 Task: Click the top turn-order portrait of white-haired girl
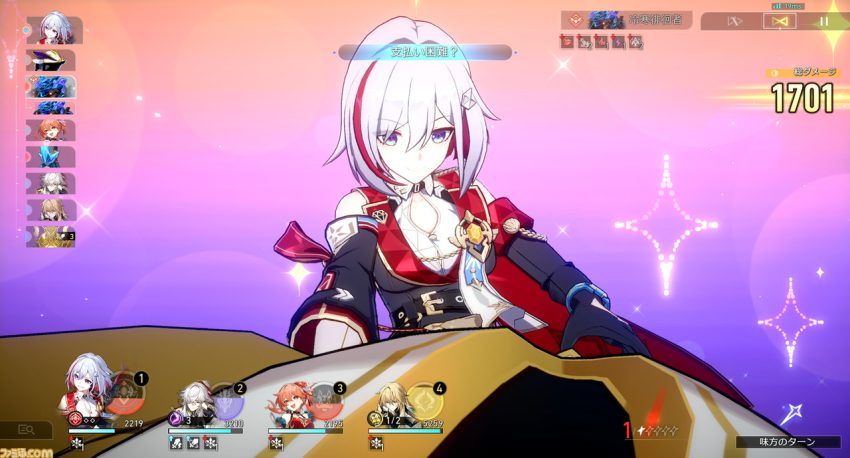tap(54, 29)
